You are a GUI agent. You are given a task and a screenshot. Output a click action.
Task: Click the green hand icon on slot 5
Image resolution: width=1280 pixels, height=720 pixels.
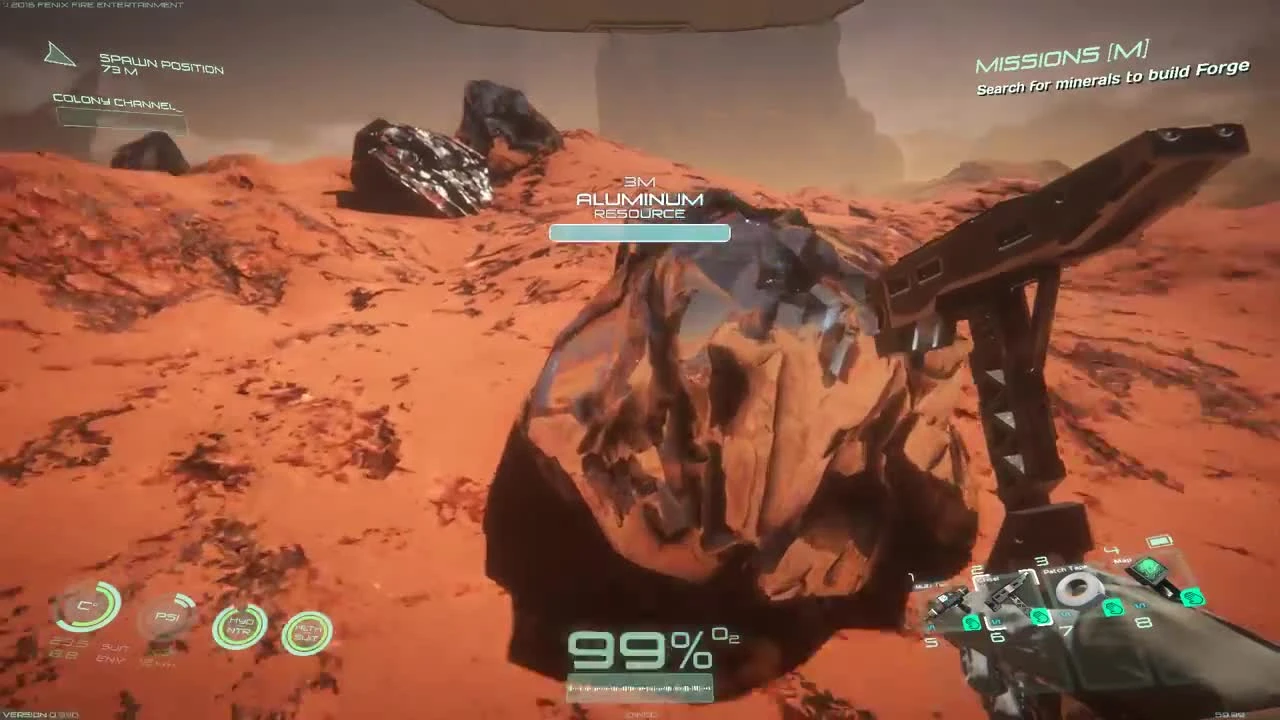tap(971, 623)
